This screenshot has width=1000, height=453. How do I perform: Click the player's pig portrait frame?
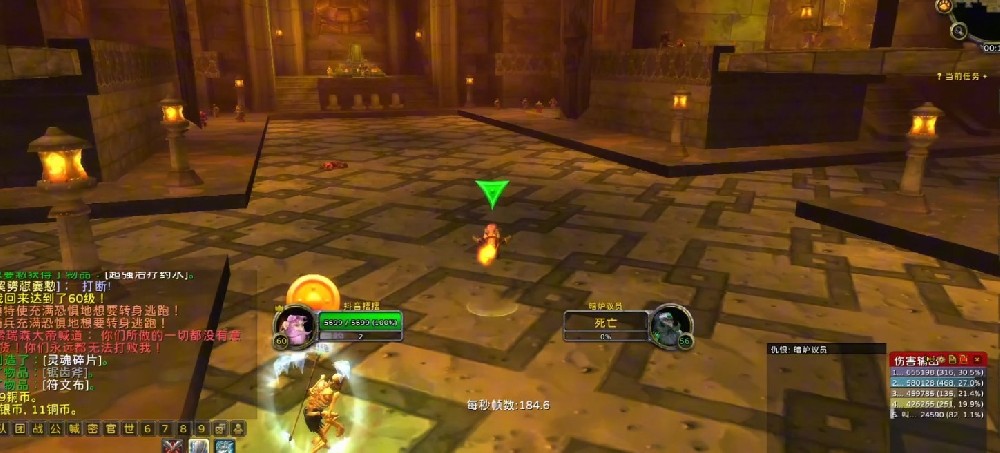(x=291, y=324)
